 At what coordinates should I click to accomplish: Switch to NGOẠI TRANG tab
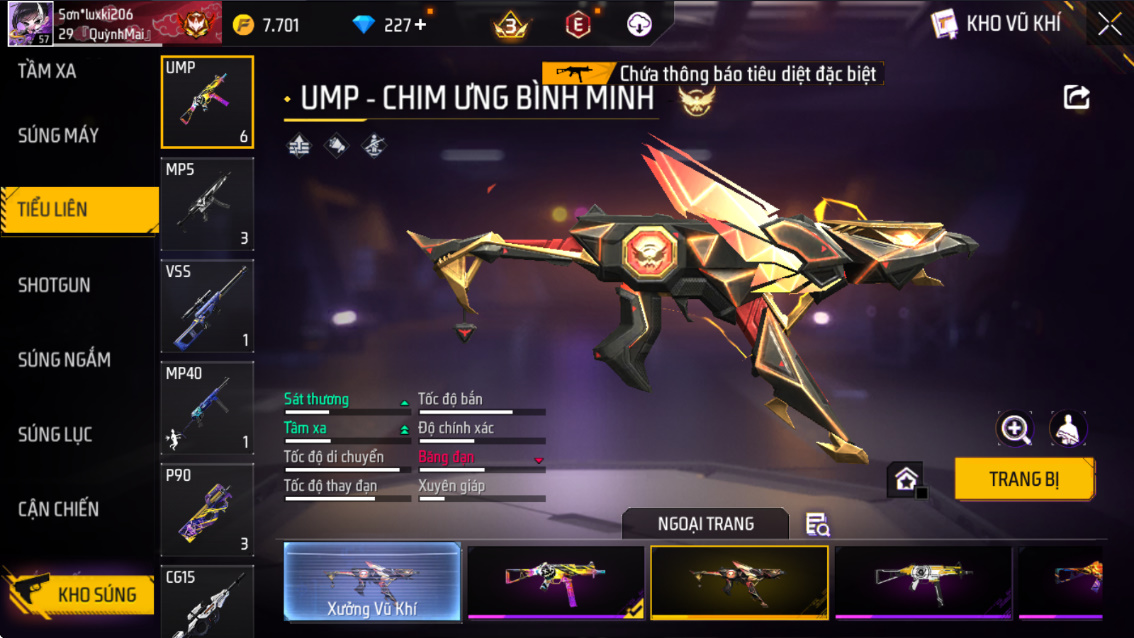(x=705, y=524)
